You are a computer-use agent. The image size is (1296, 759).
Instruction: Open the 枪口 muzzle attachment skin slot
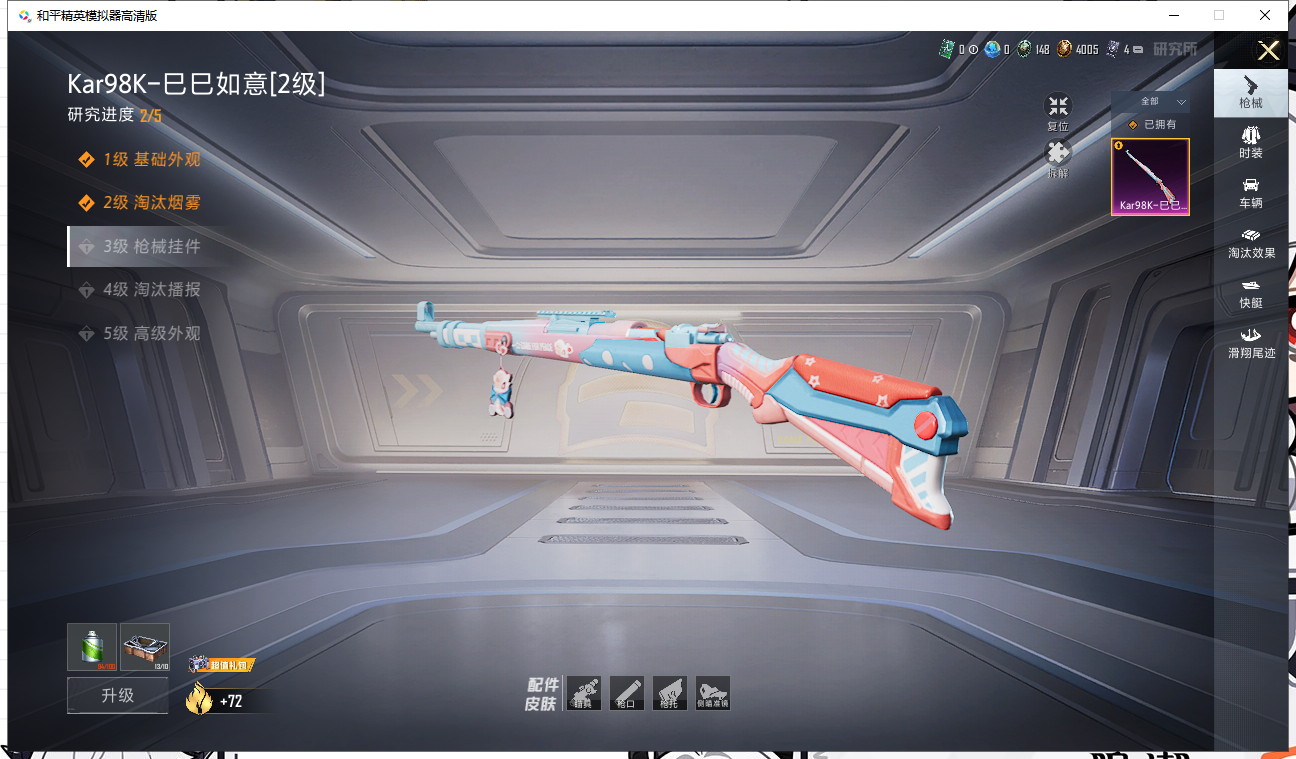point(627,693)
